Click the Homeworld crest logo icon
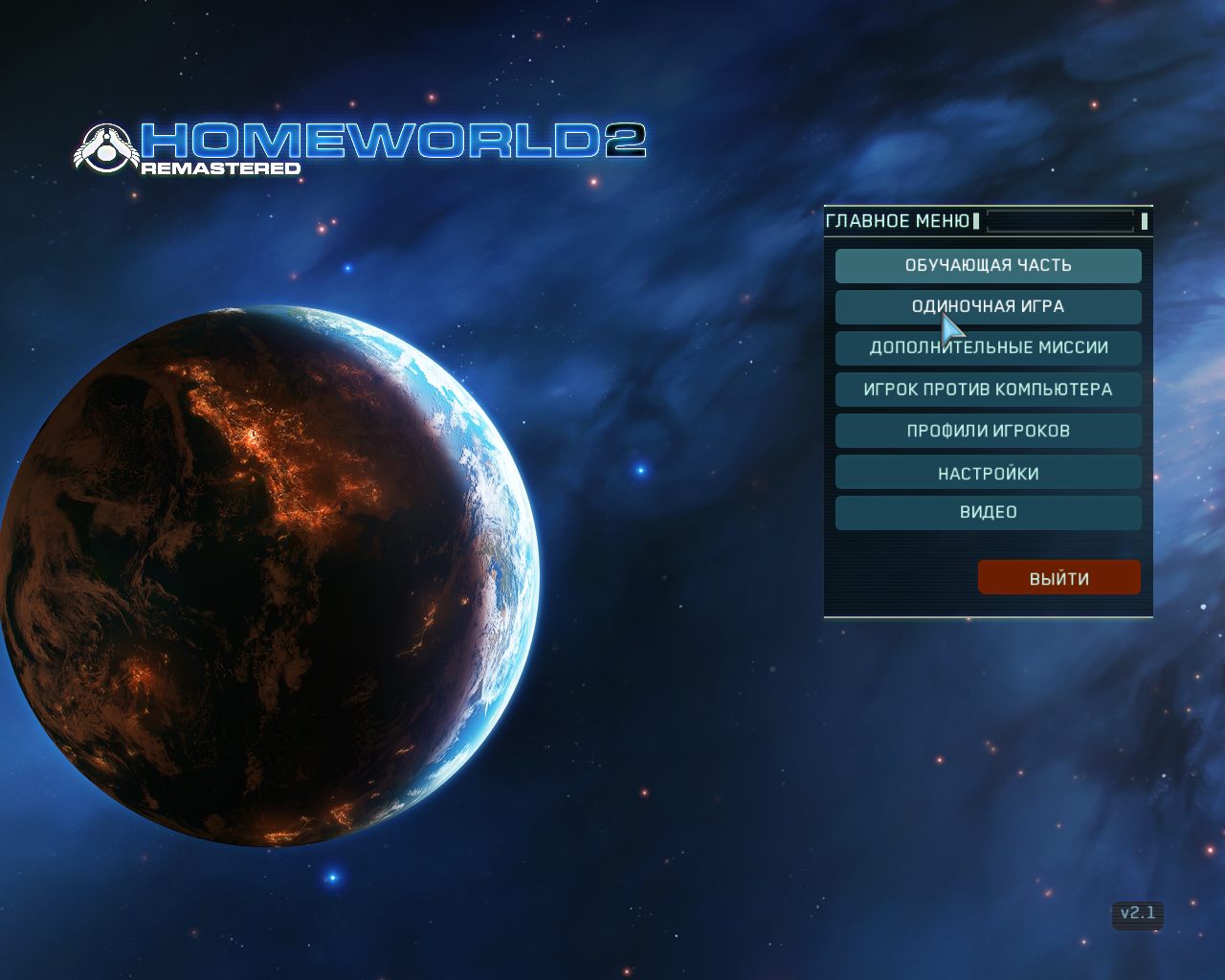This screenshot has width=1225, height=980. [x=105, y=148]
